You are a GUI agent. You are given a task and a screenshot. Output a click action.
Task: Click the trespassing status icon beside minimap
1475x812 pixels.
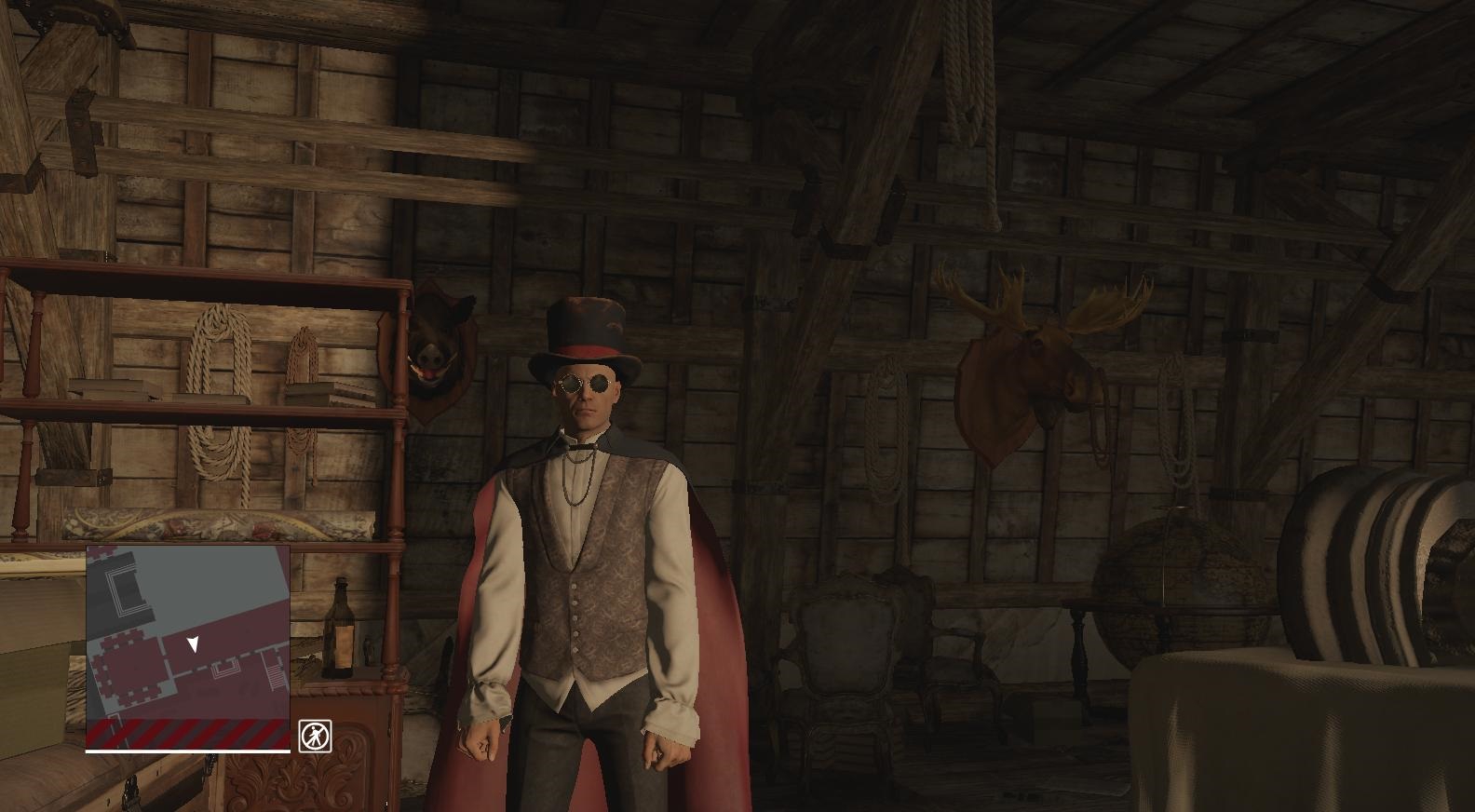(x=315, y=736)
